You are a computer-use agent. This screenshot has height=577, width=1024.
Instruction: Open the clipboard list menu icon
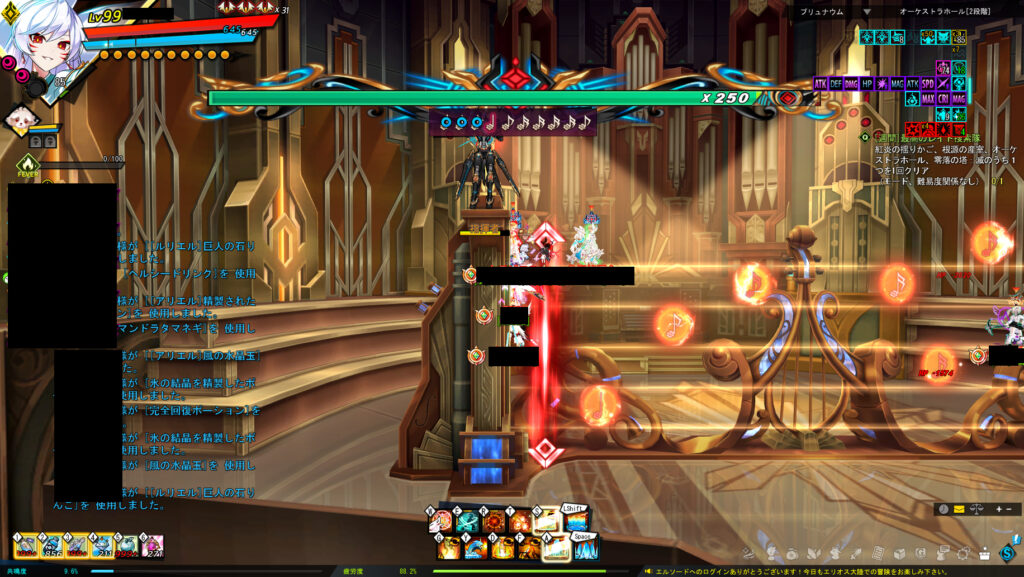879,554
